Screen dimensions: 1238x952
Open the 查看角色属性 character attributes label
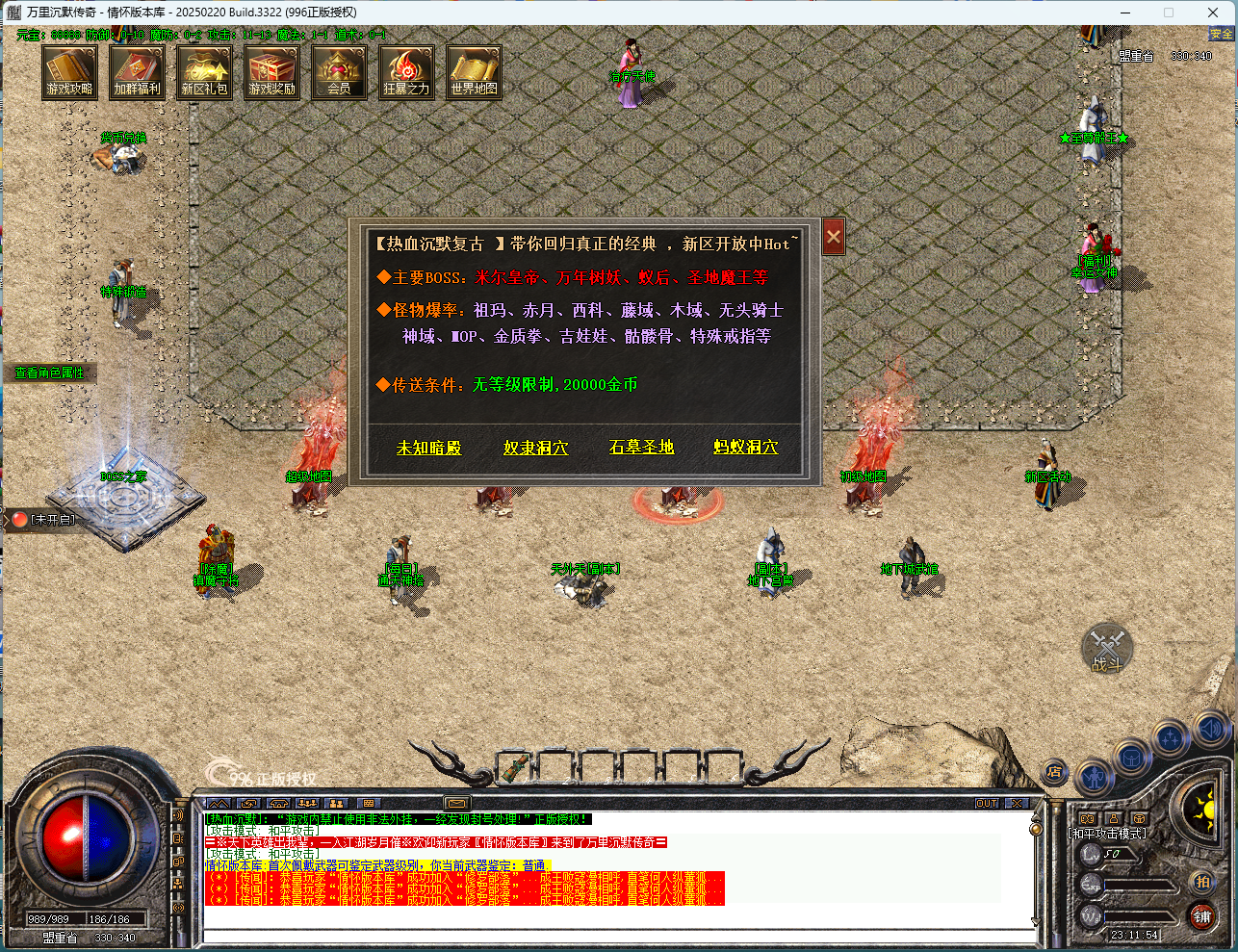click(50, 373)
